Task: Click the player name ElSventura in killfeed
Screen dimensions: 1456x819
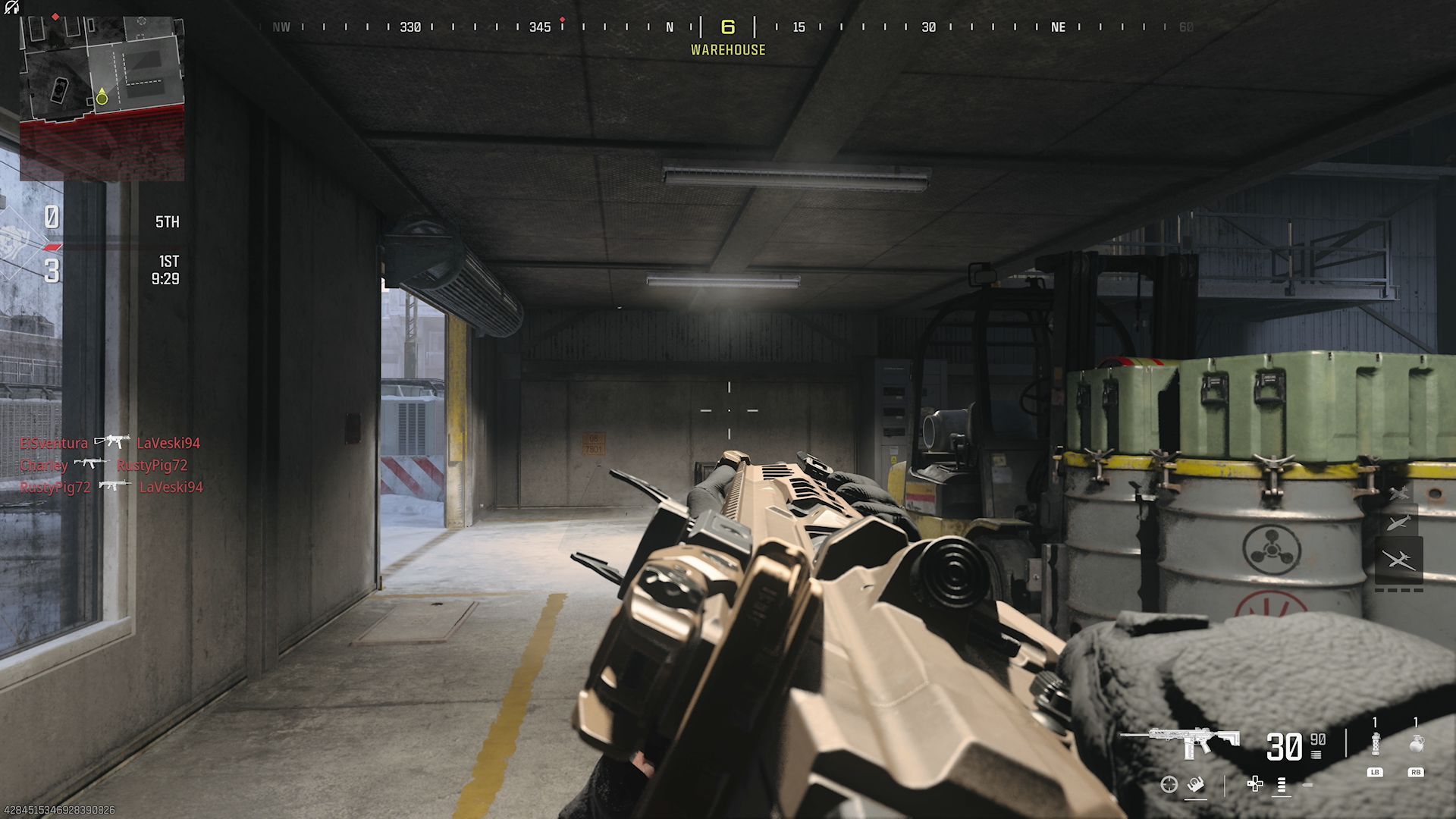Action: tap(53, 443)
